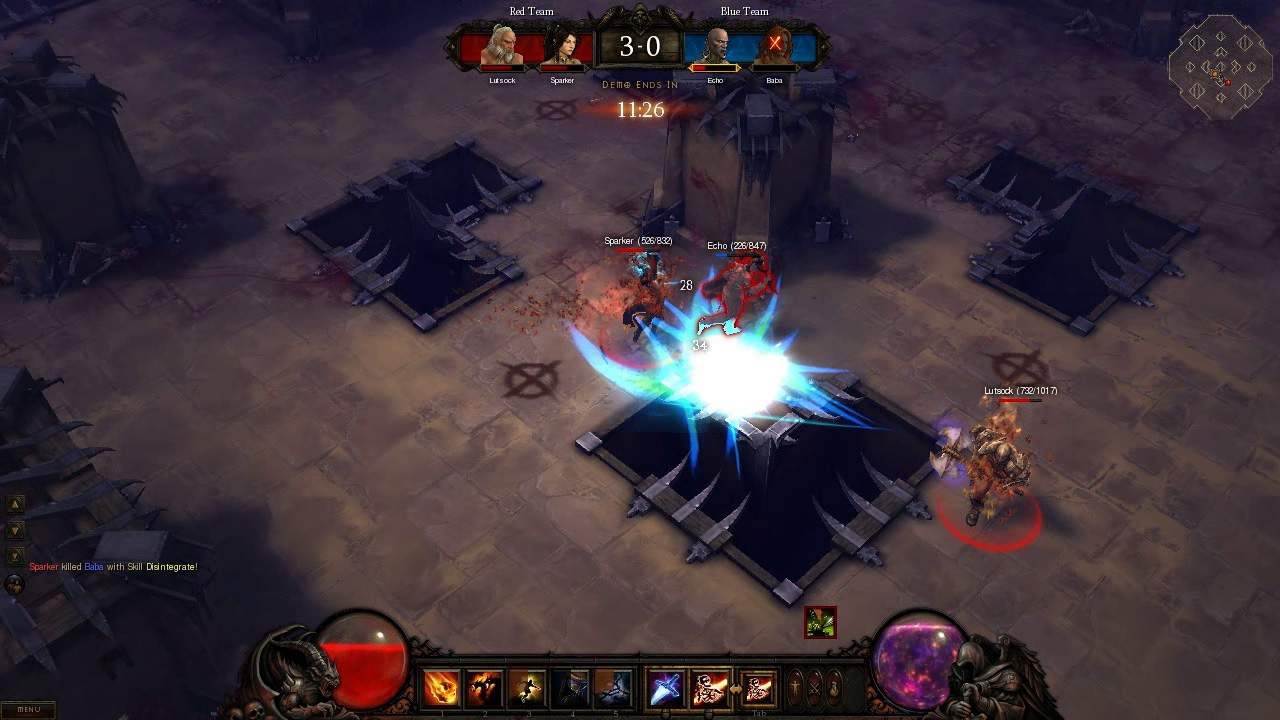The image size is (1280, 720).
Task: Open the crossed swords skills button
Action: (815, 688)
